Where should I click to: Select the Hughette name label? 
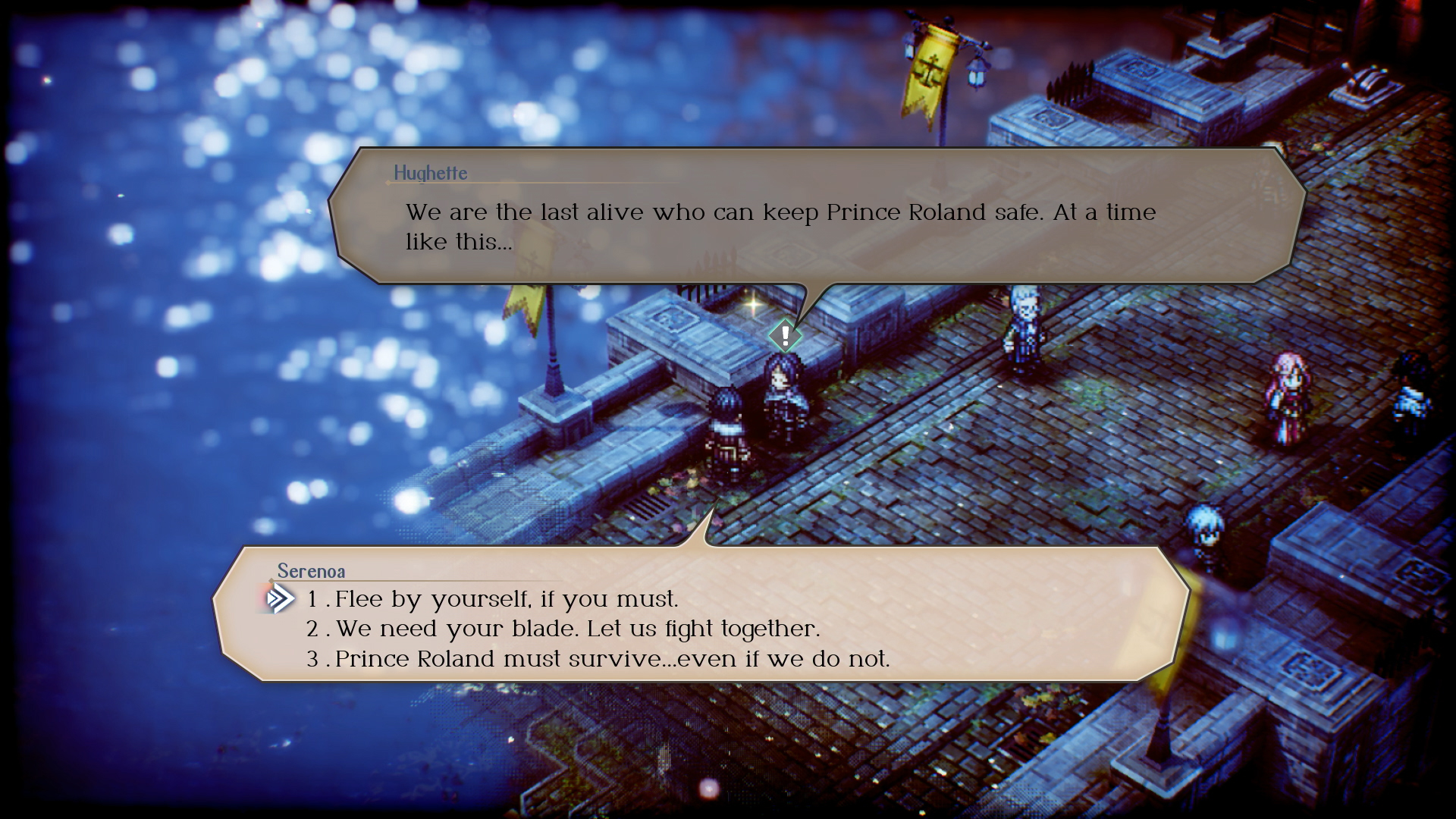pos(430,173)
